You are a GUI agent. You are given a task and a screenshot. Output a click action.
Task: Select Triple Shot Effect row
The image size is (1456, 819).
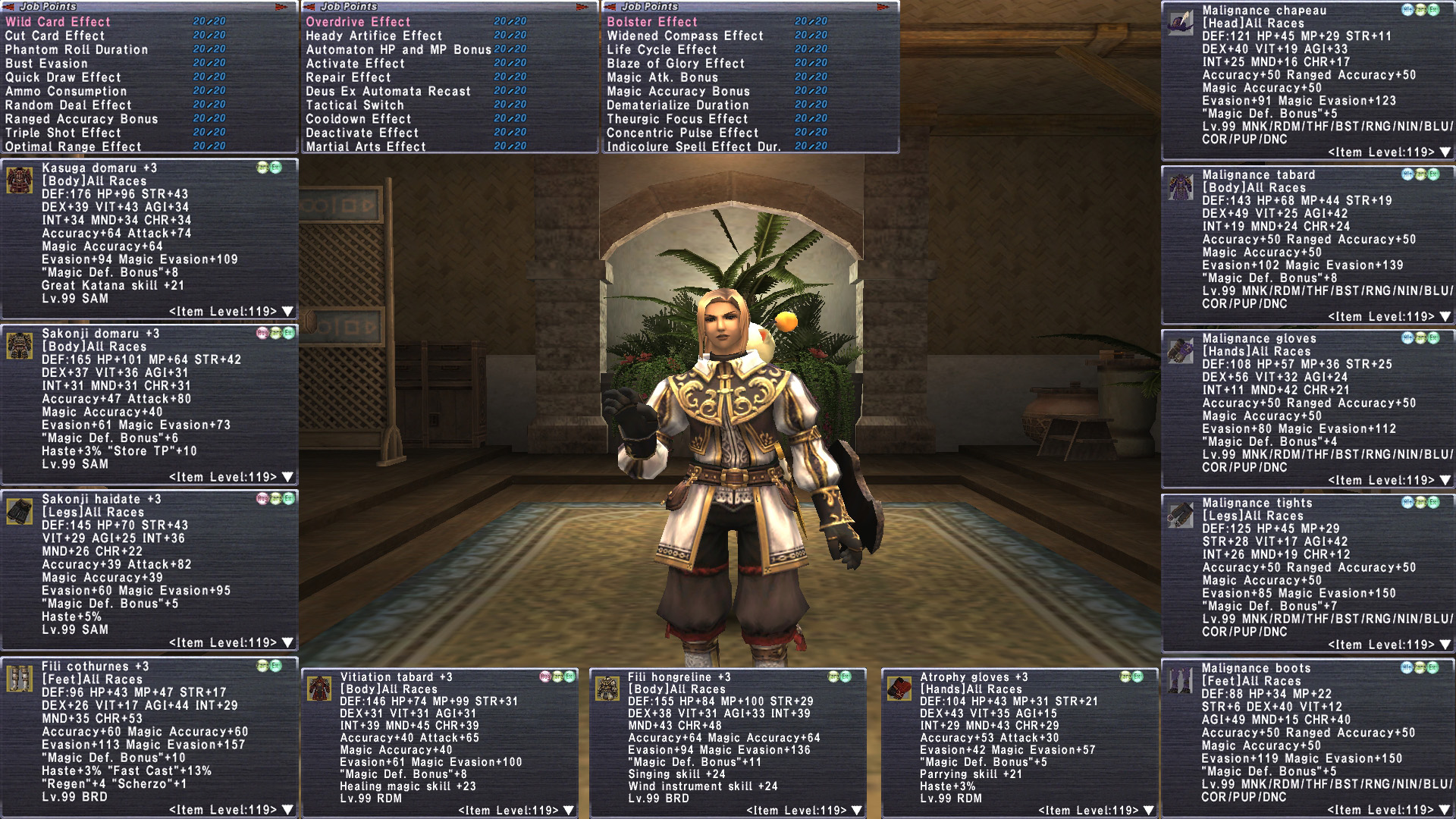63,133
